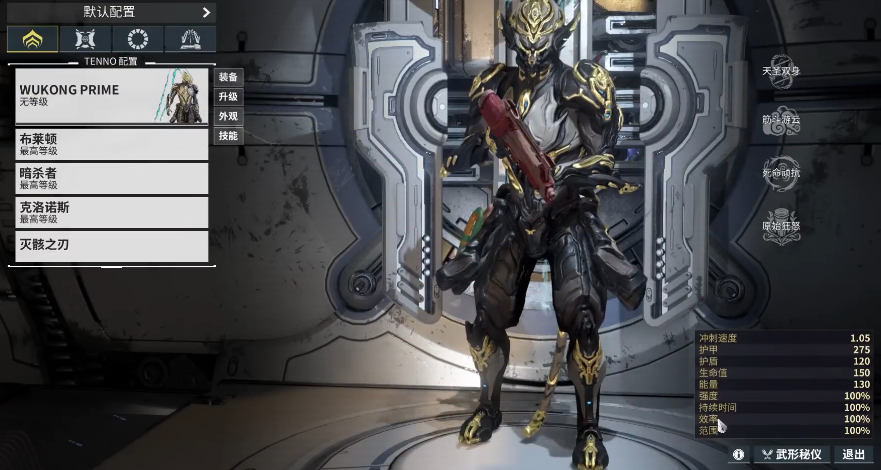
Task: Switch to the Warframe emblem tab
Action: 31,40
